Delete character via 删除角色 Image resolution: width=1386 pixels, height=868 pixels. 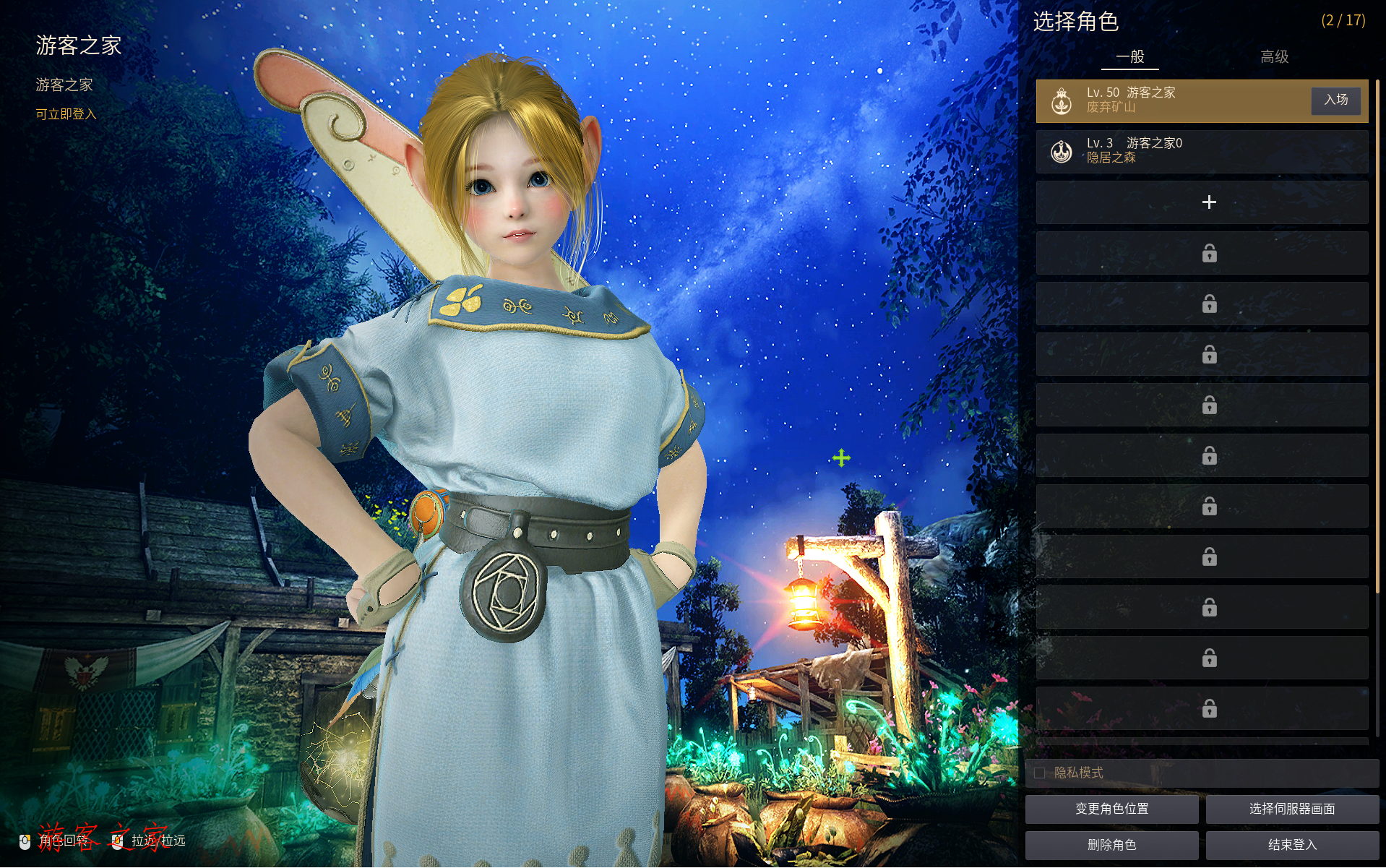pyautogui.click(x=1111, y=845)
